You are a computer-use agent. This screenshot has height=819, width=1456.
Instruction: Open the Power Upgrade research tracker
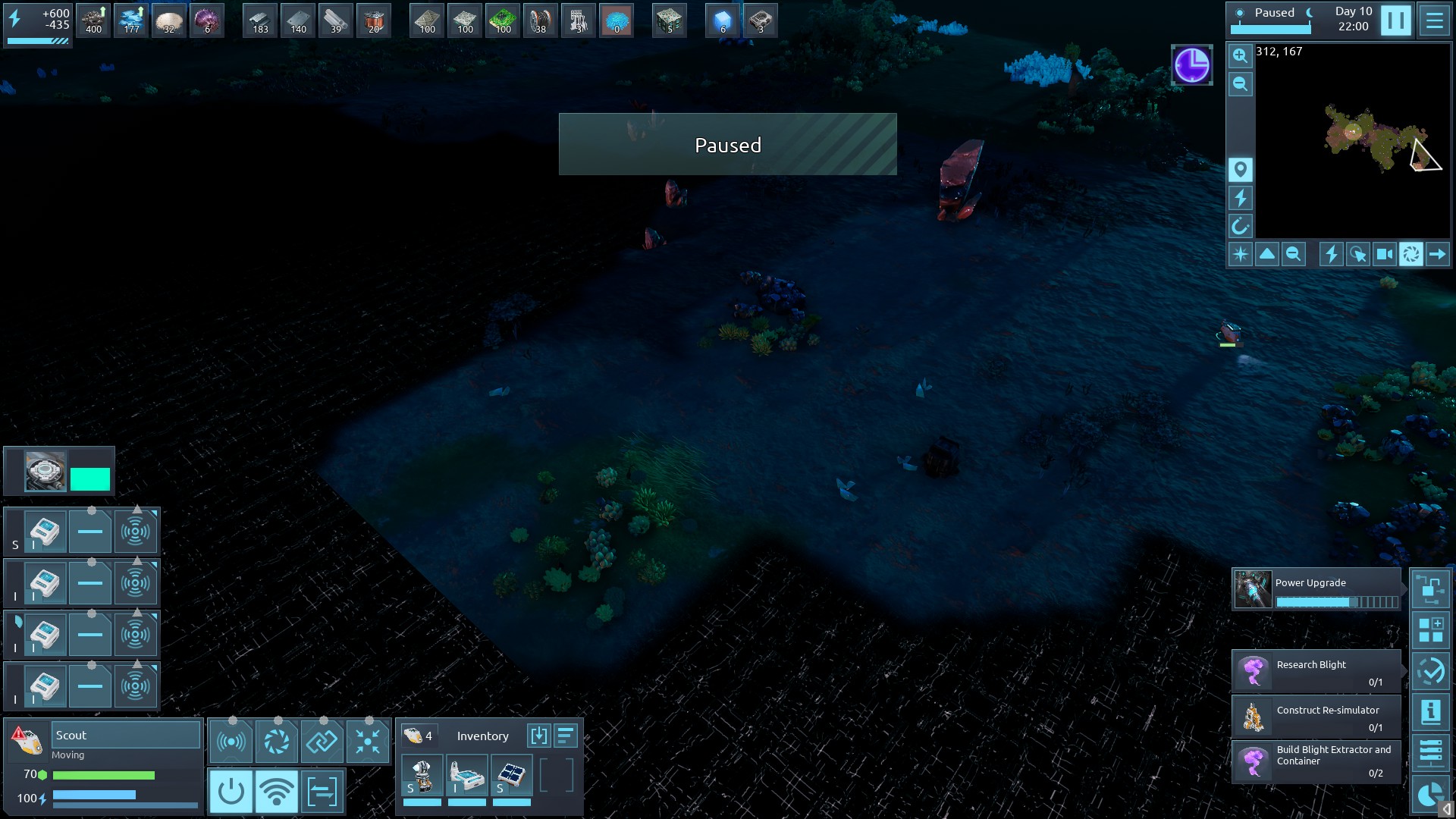1316,590
